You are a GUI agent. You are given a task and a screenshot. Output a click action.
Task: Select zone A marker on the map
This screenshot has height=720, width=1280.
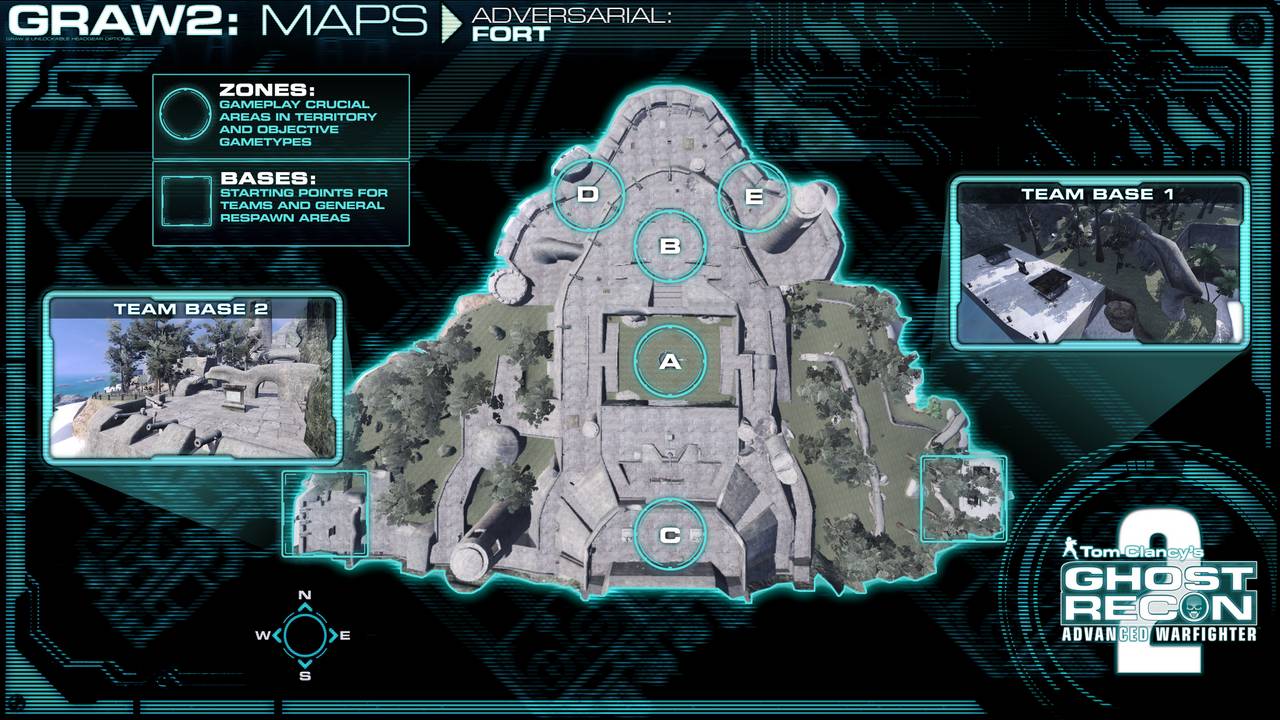pos(670,362)
